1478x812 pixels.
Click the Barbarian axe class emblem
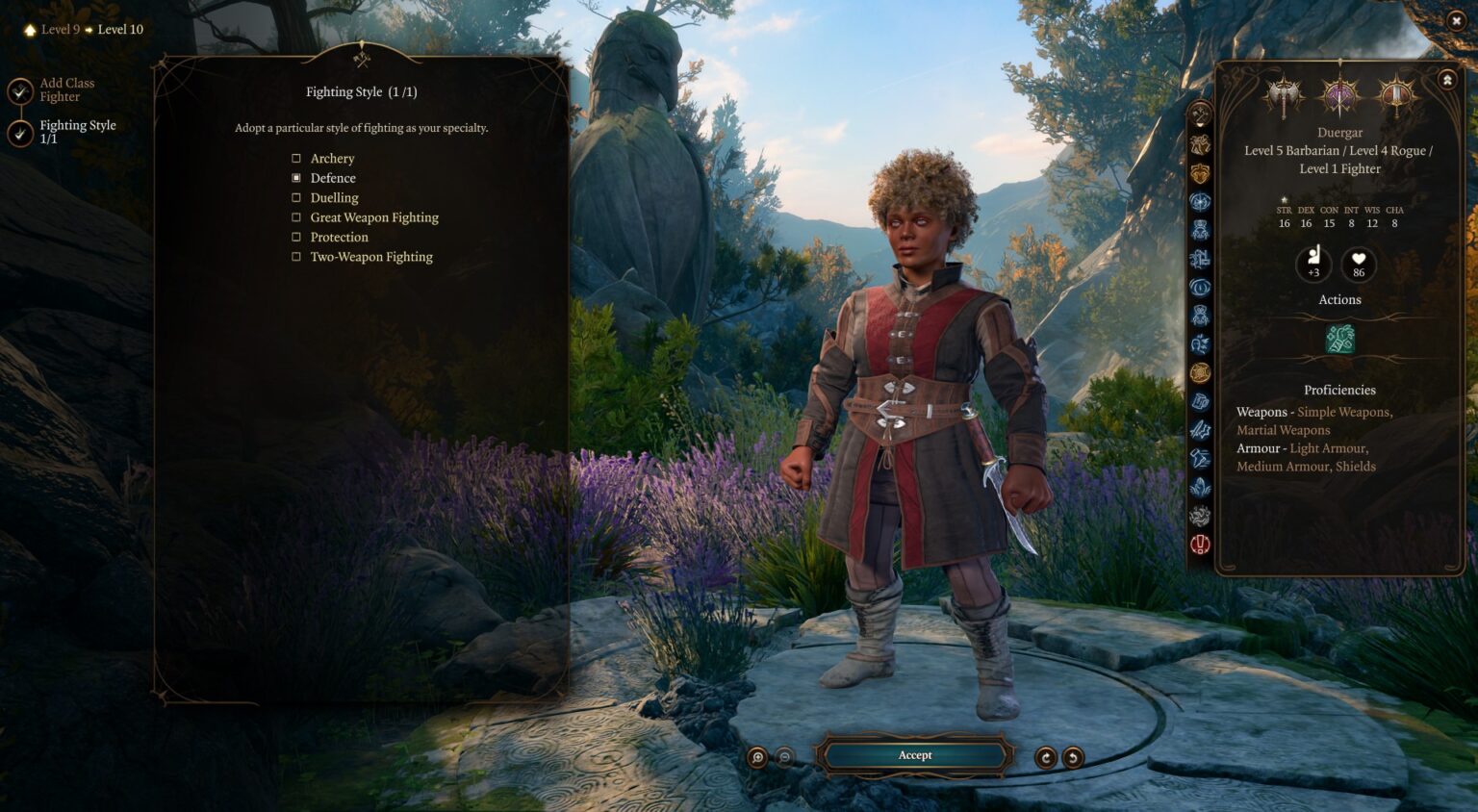(1284, 94)
